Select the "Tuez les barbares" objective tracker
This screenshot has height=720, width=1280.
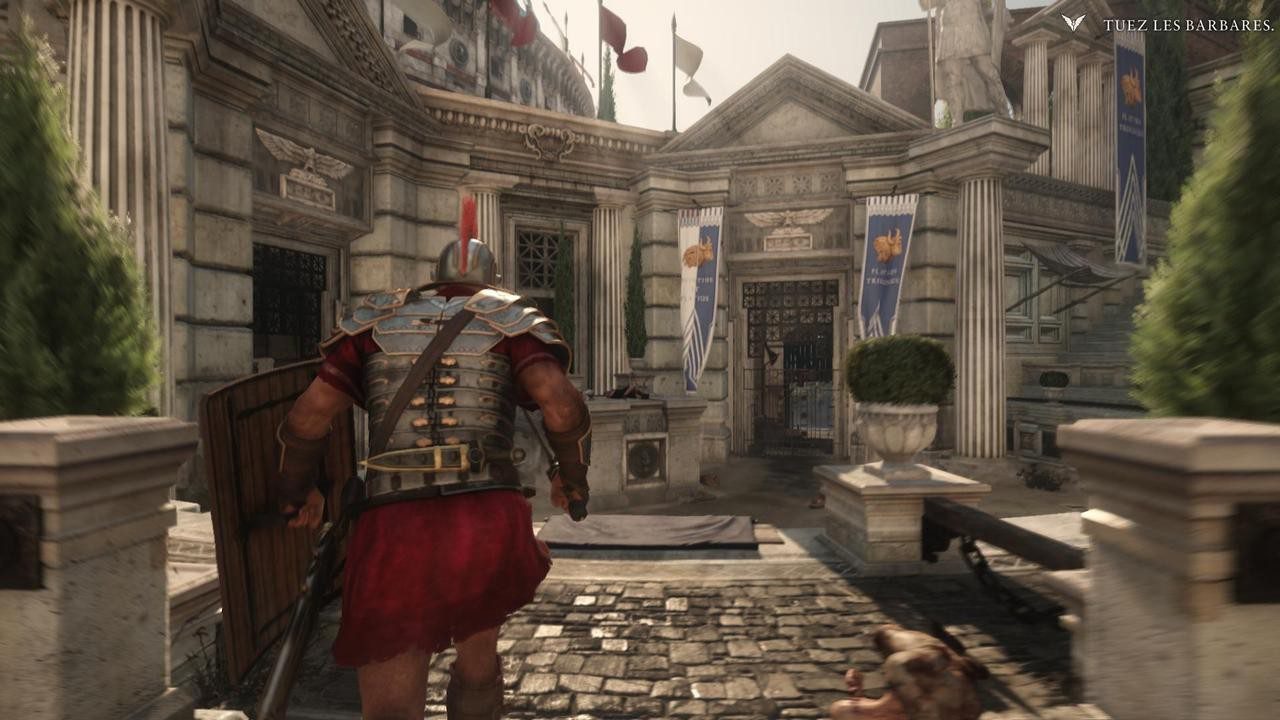(x=1186, y=25)
